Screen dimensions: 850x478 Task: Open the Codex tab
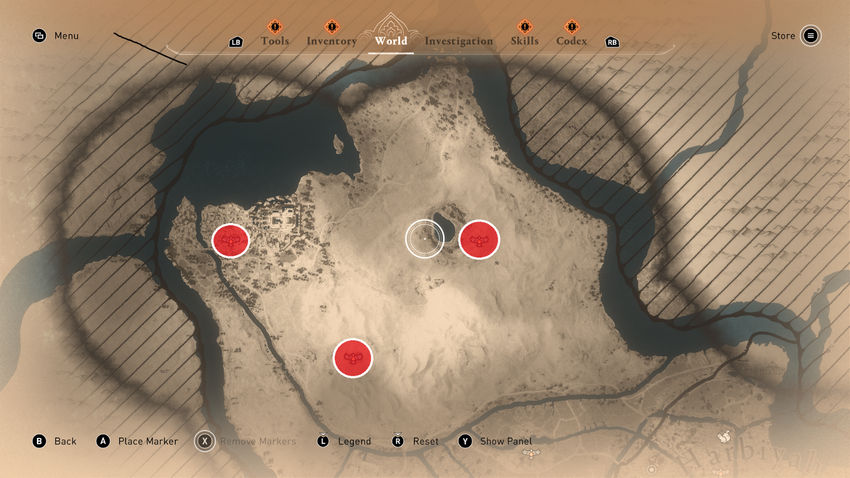[572, 41]
